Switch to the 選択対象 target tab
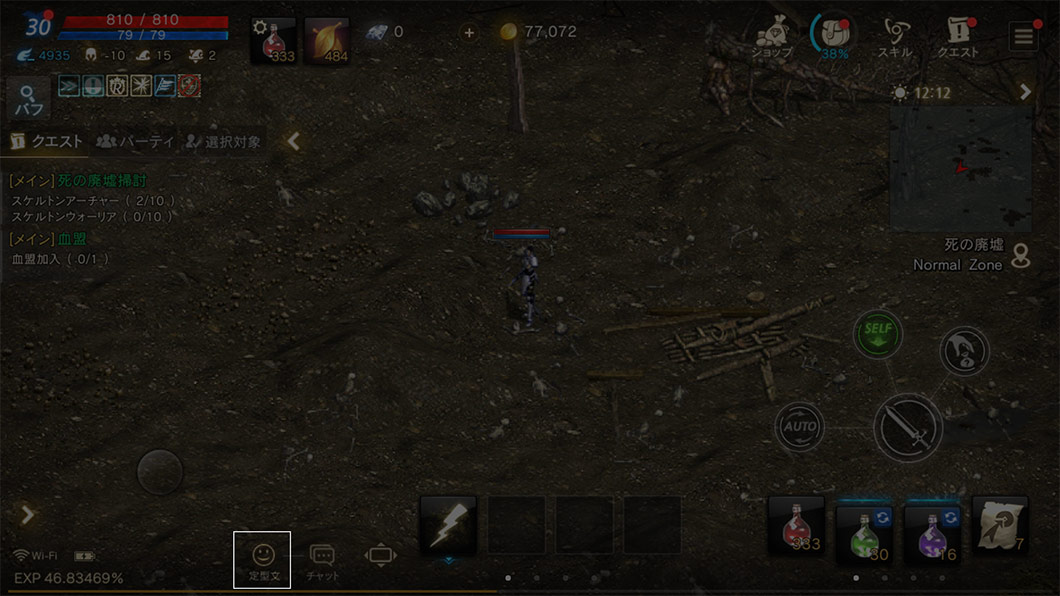Viewport: 1060px width, 596px height. click(223, 142)
